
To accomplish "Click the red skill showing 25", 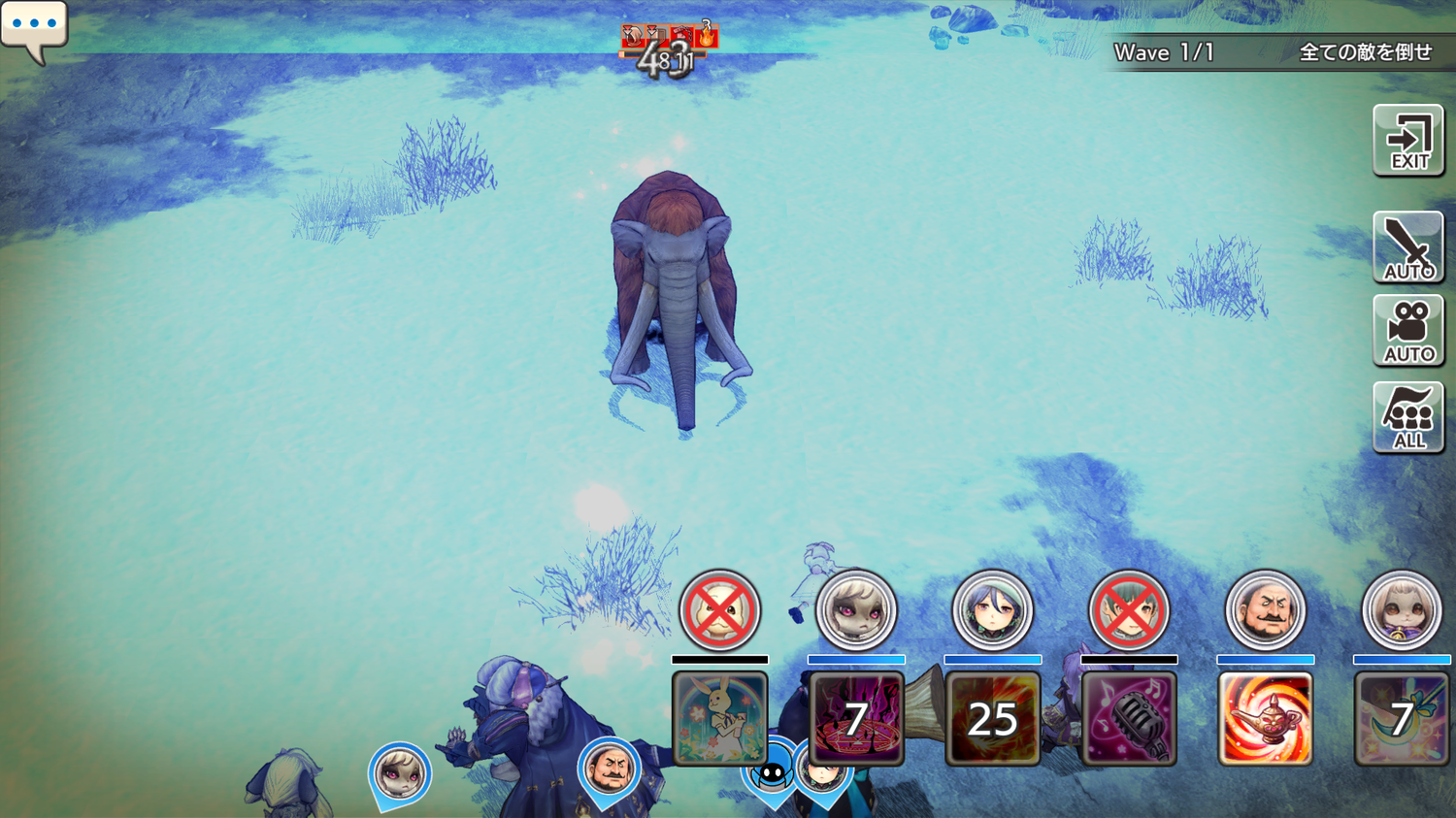I will pos(992,718).
